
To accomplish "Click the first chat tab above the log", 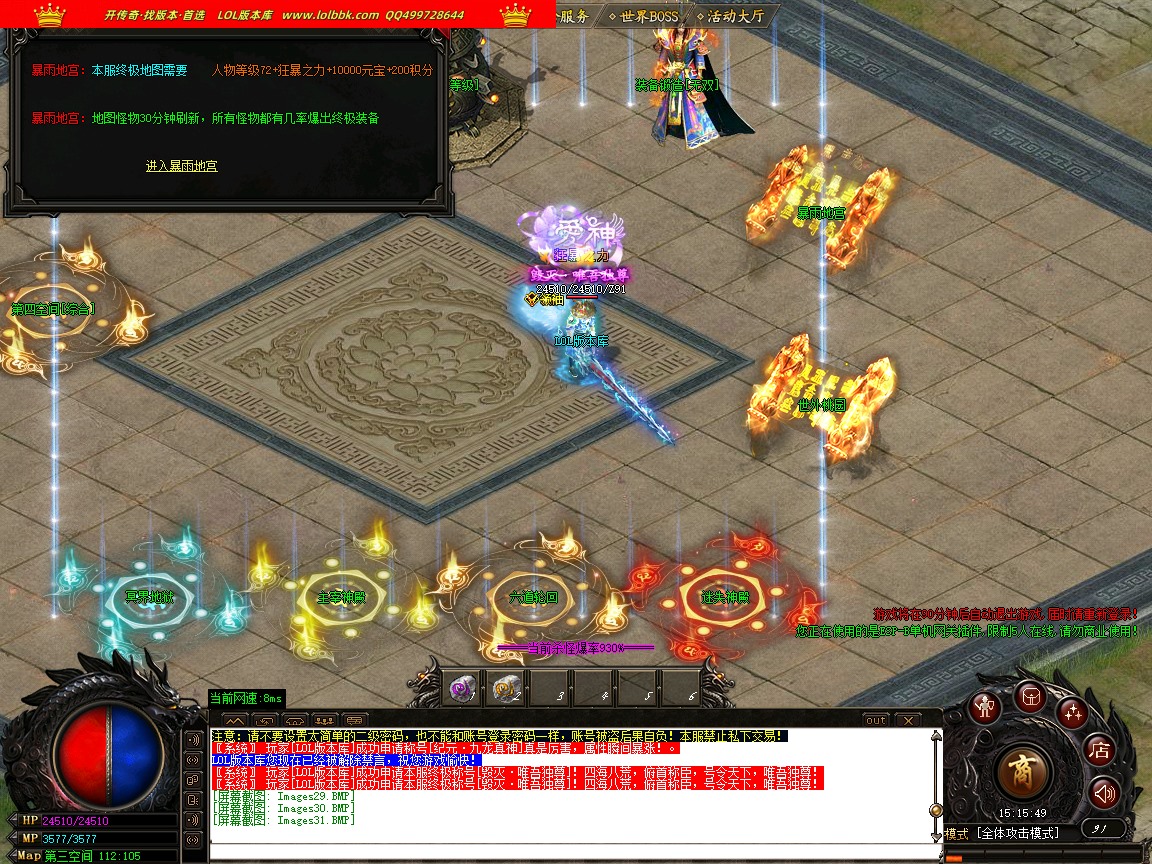I will coord(235,720).
